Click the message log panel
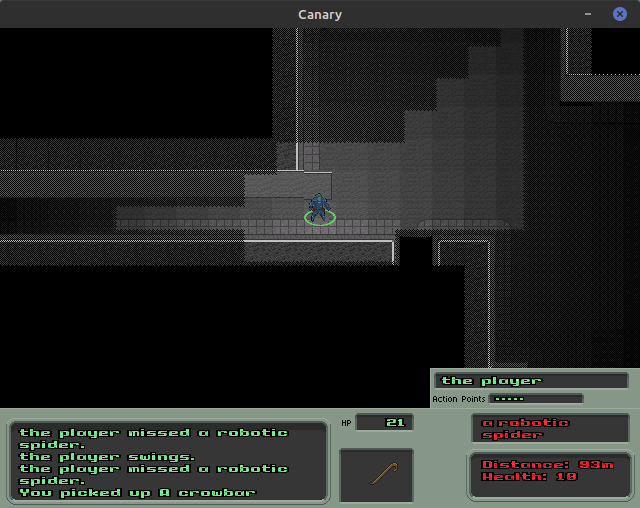 (x=169, y=461)
